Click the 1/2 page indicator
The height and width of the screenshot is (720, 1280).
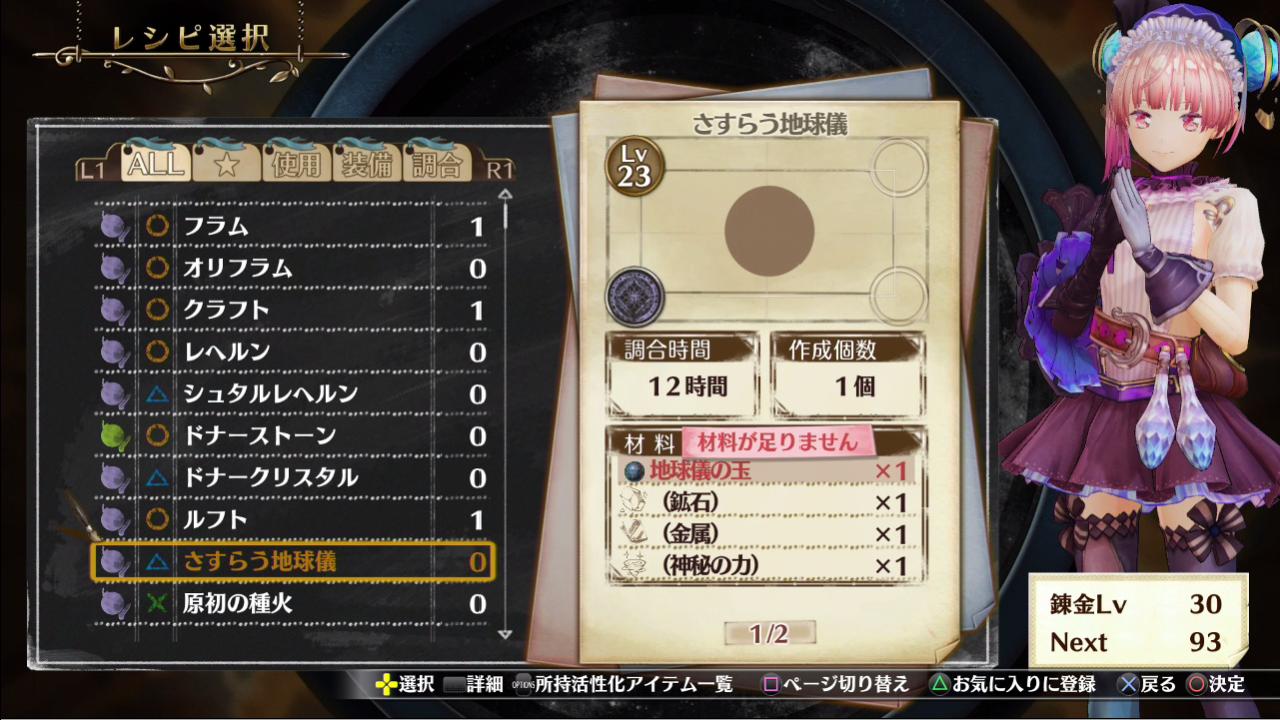pos(769,632)
